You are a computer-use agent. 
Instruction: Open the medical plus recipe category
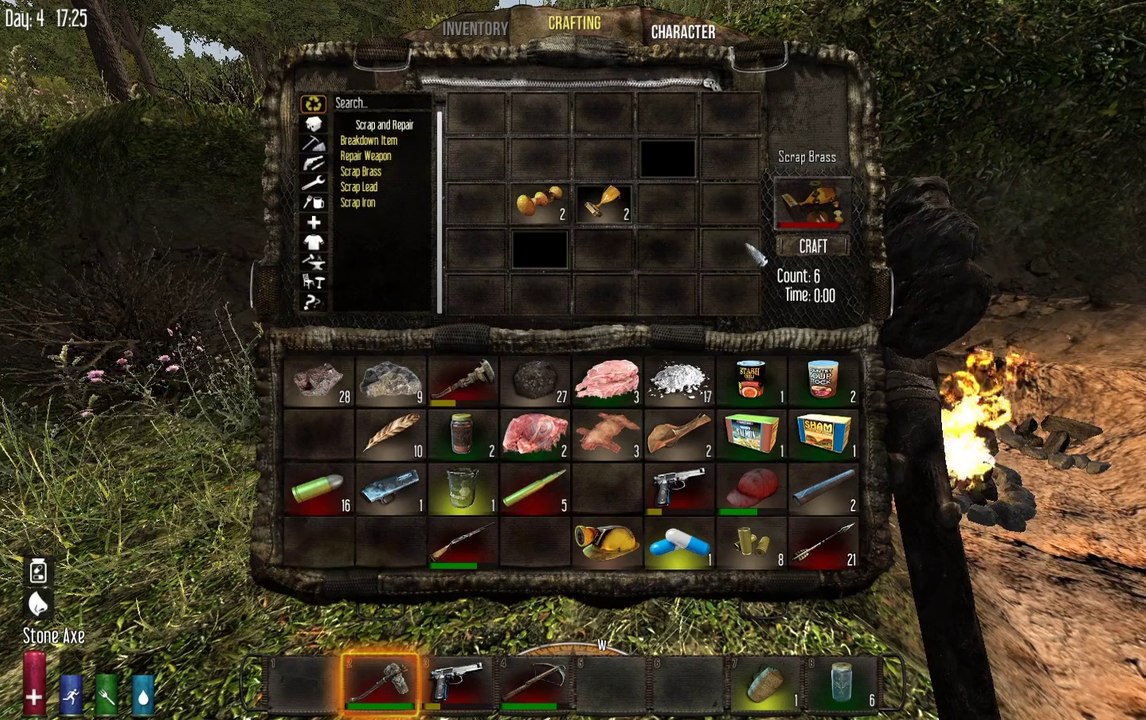(314, 222)
